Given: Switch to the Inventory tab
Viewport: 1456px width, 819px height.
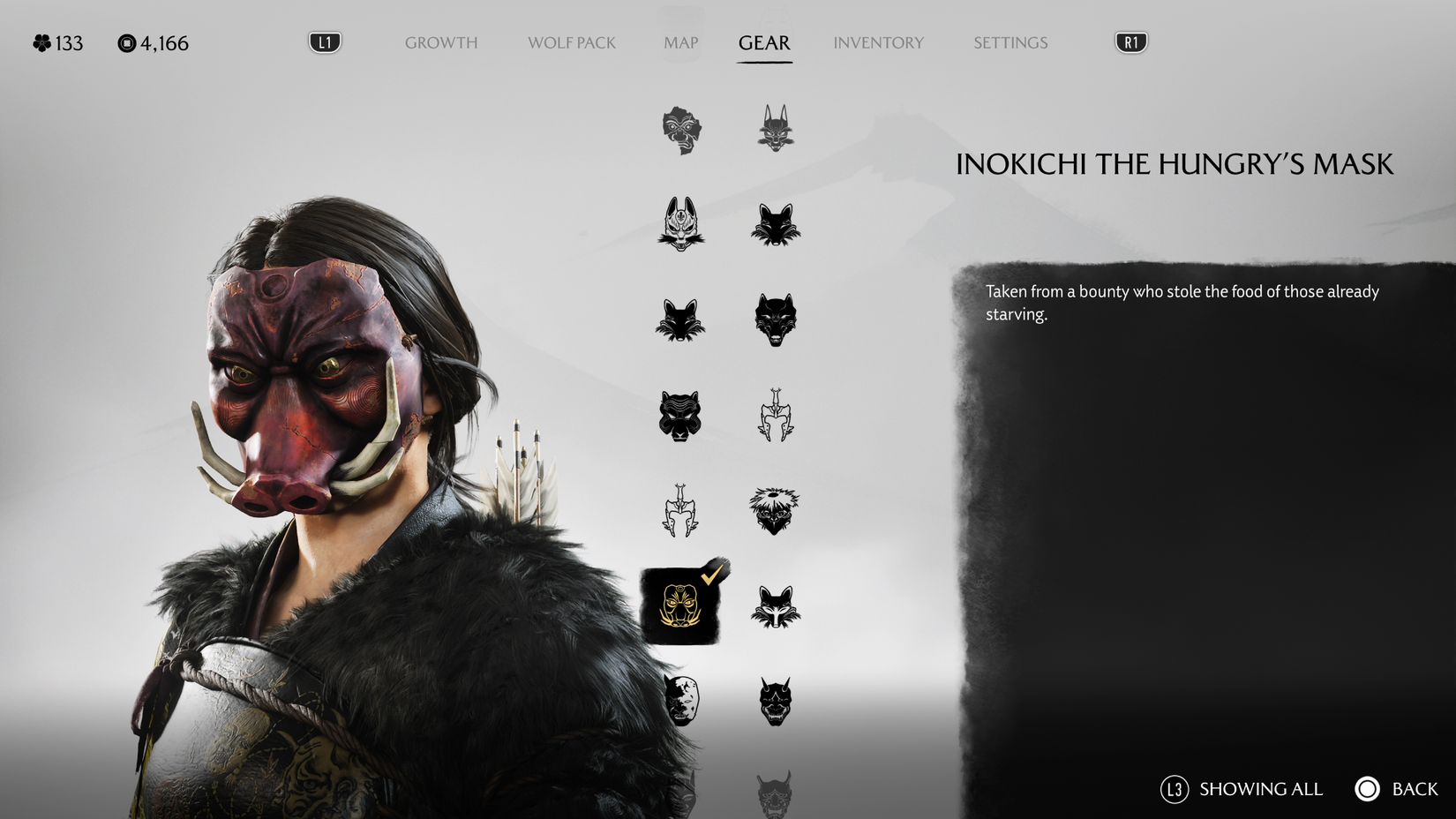Looking at the screenshot, I should [878, 42].
